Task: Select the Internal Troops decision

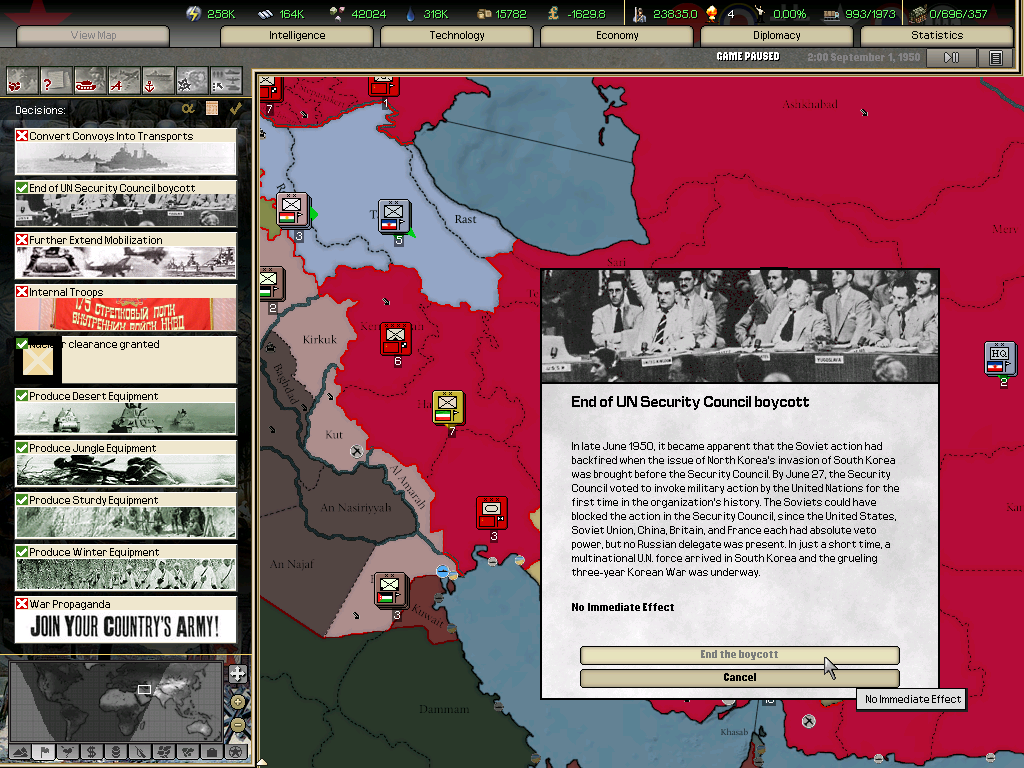Action: click(126, 307)
